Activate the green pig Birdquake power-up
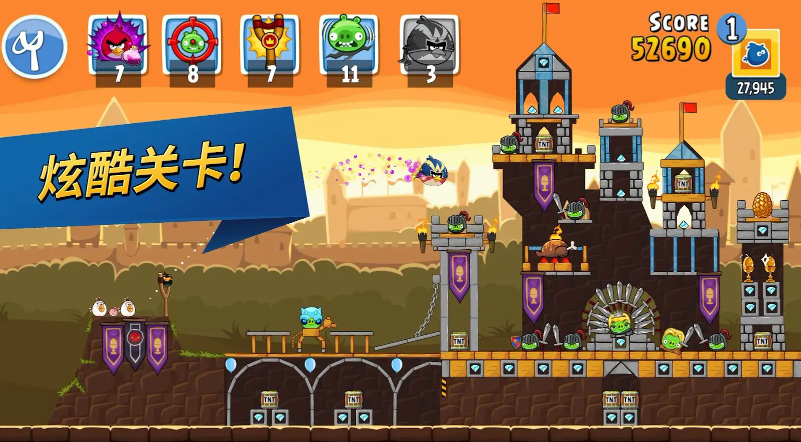Image resolution: width=801 pixels, height=442 pixels. click(x=349, y=44)
